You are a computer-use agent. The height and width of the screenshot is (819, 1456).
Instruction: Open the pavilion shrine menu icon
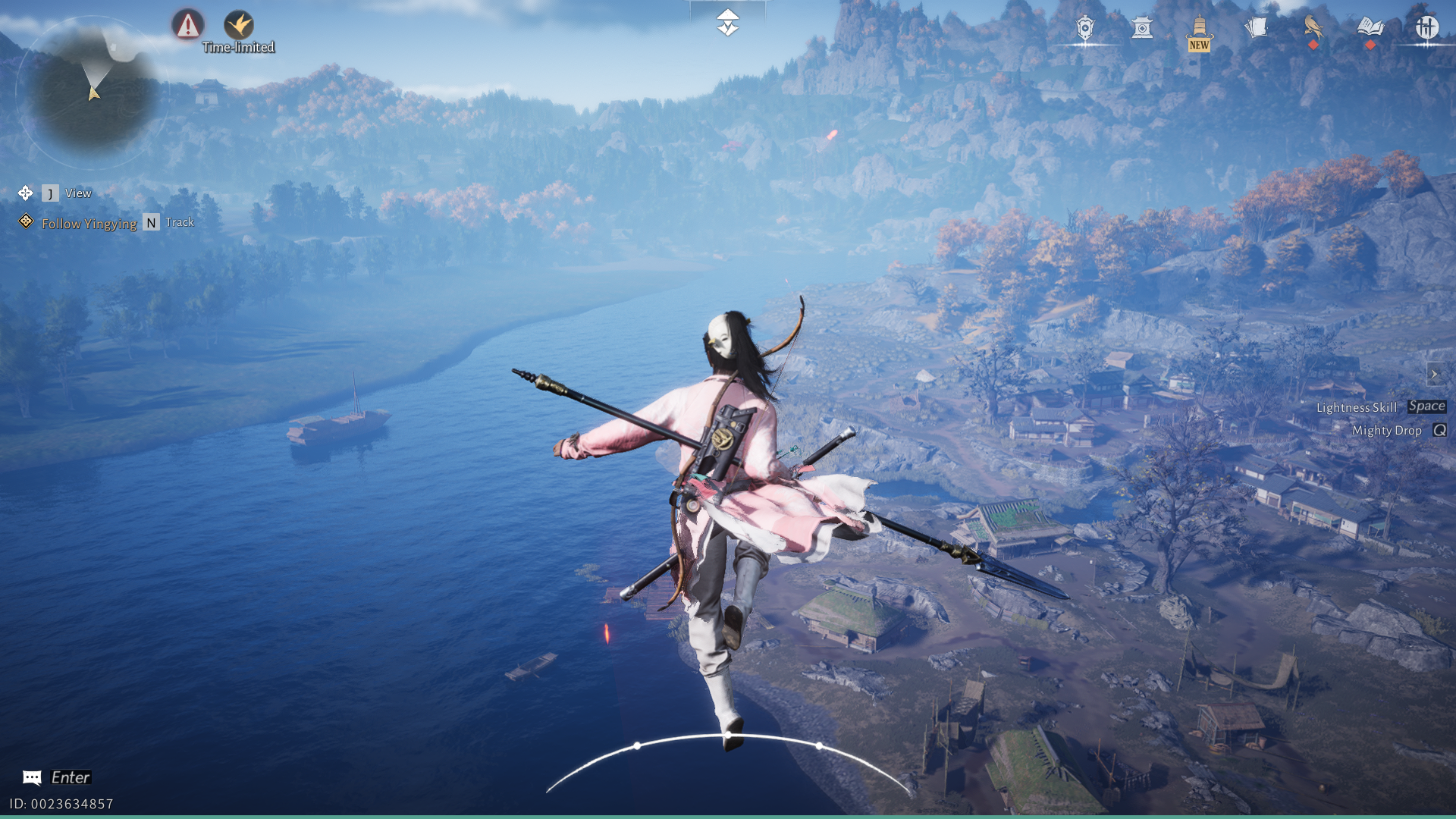tap(1142, 29)
